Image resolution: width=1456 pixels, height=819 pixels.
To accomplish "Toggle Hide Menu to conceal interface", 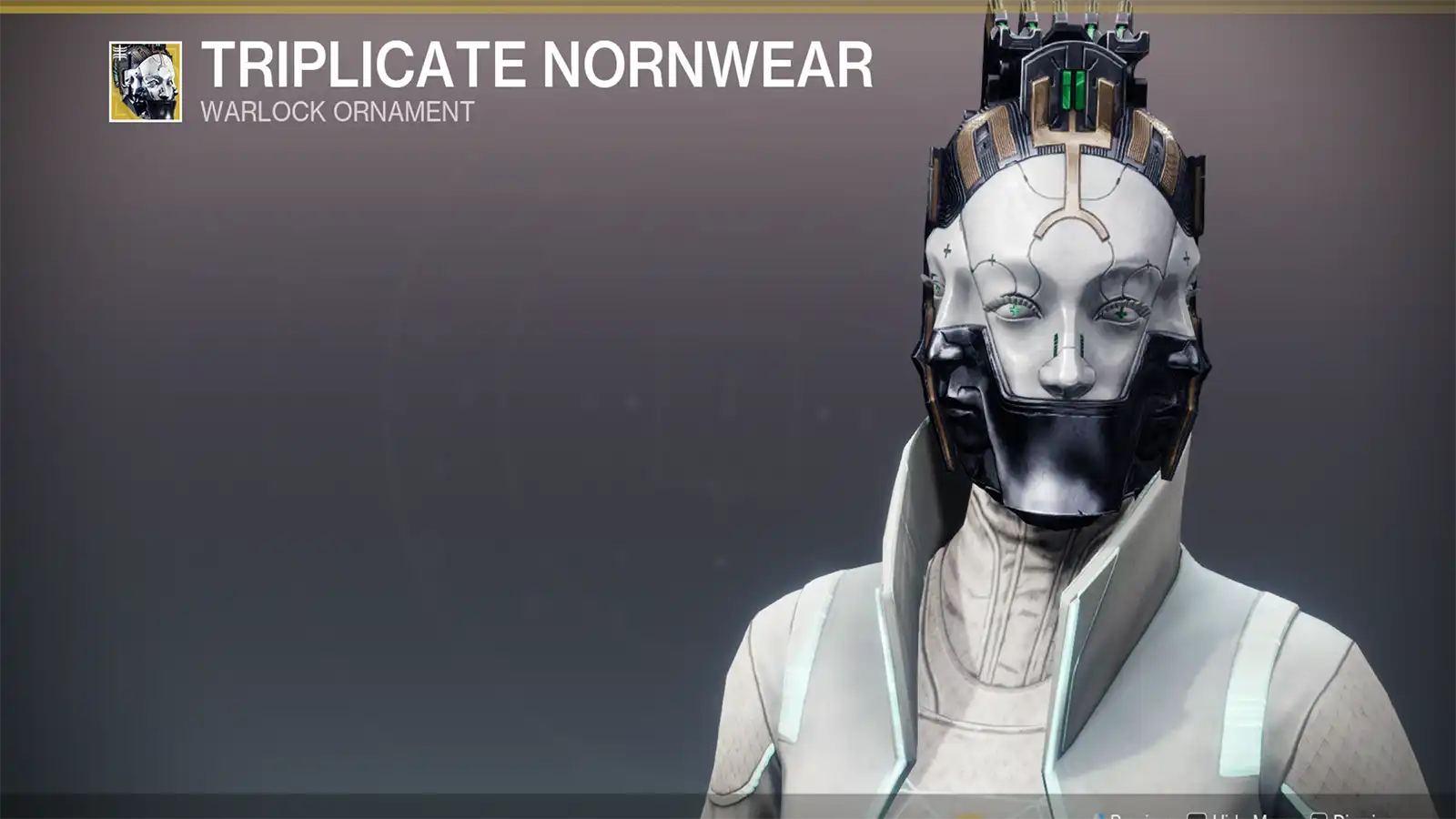I will pos(1228,815).
